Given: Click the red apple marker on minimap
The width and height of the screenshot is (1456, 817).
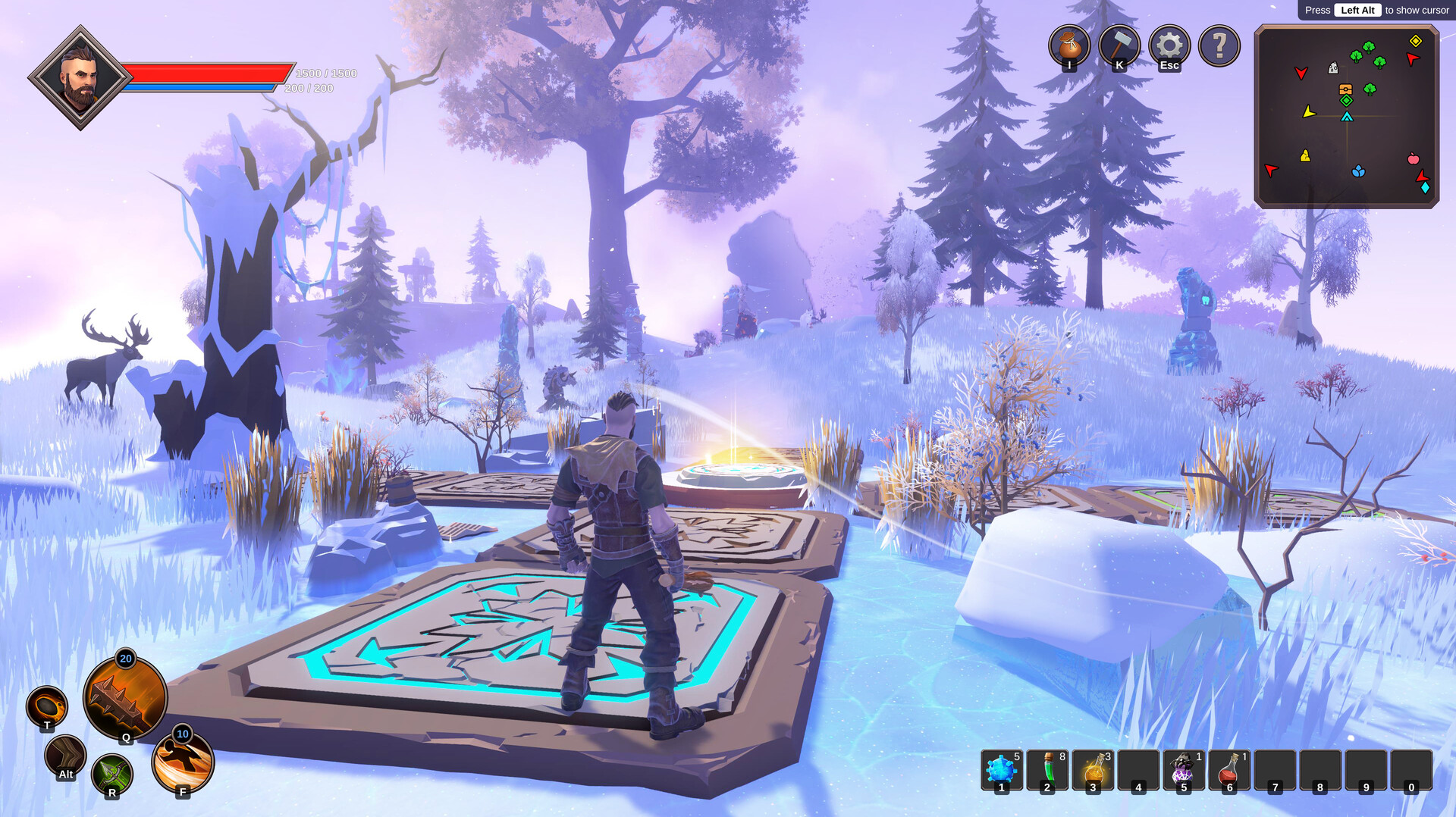Looking at the screenshot, I should 1414,158.
